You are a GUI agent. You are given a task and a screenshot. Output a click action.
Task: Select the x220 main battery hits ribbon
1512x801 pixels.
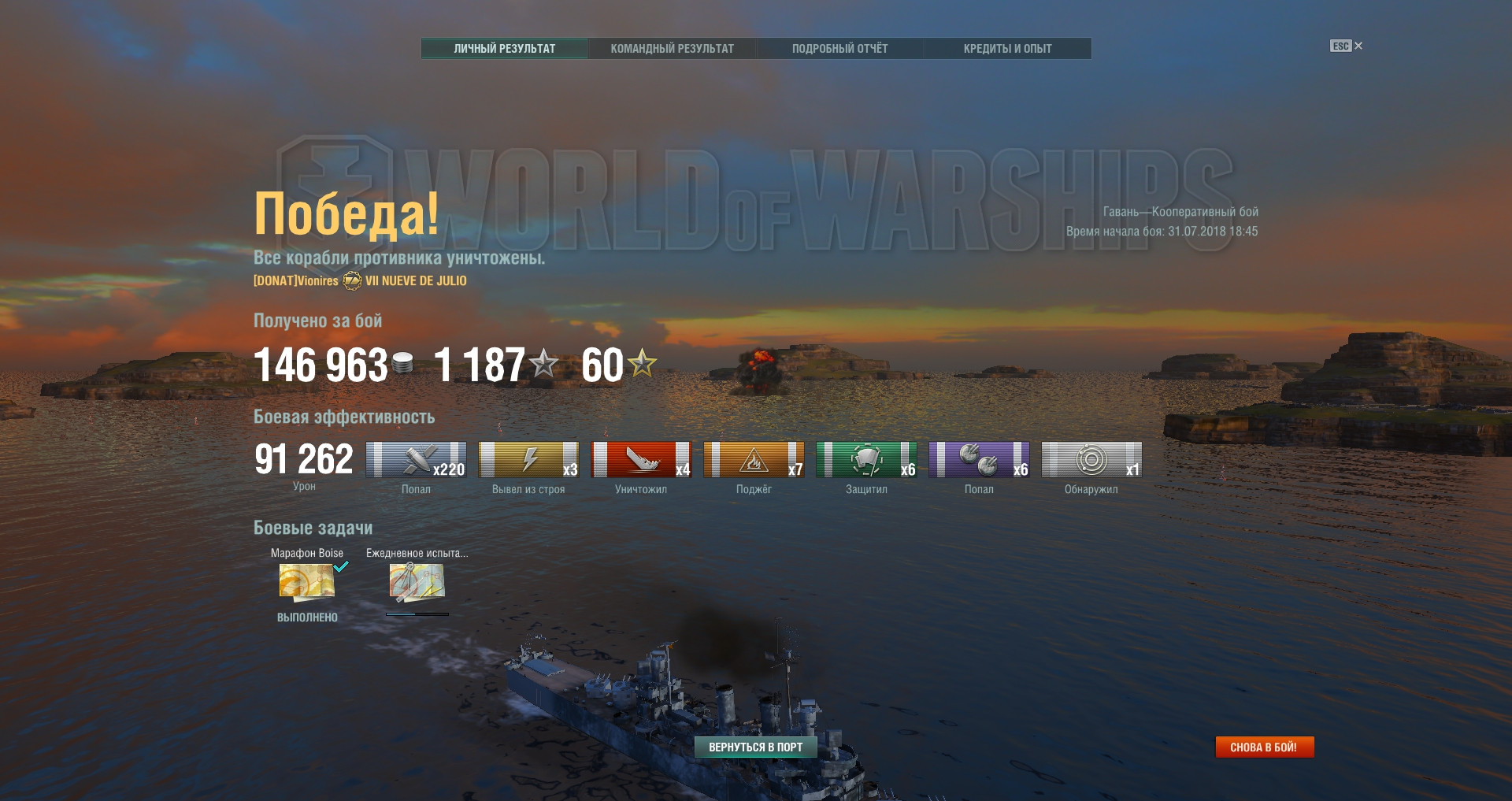(x=416, y=460)
